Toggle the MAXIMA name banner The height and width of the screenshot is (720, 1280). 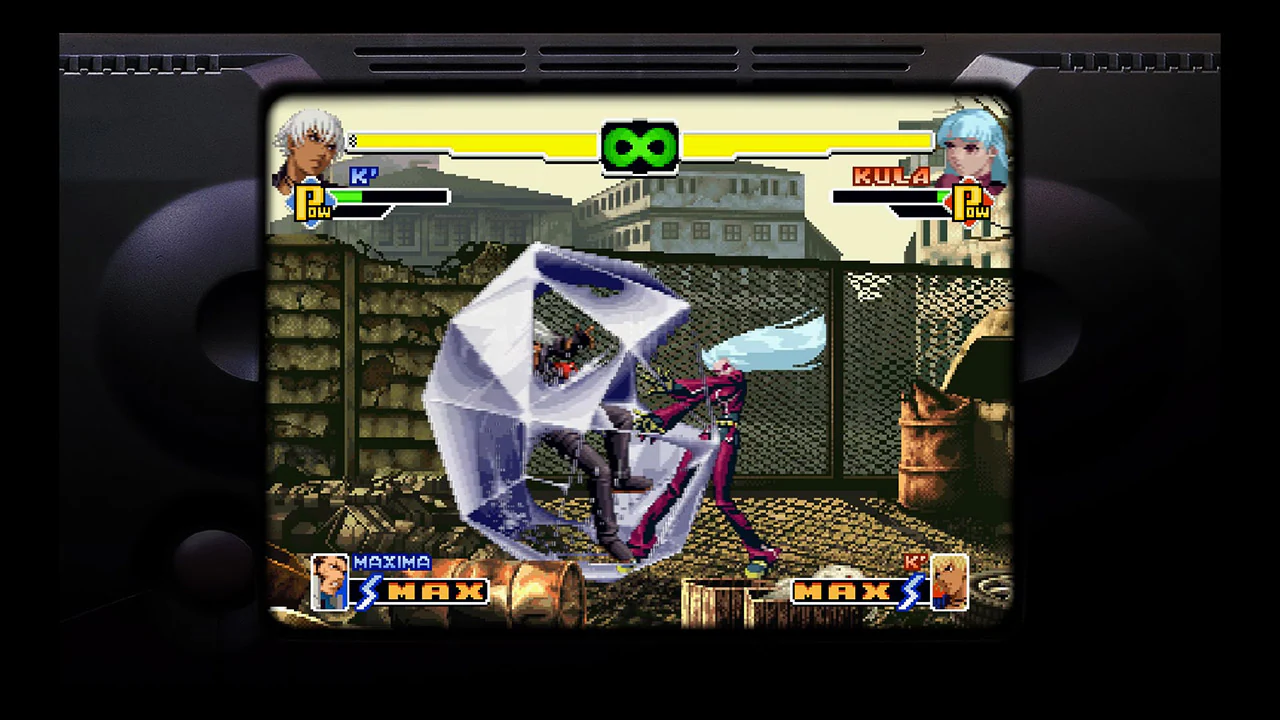392,562
